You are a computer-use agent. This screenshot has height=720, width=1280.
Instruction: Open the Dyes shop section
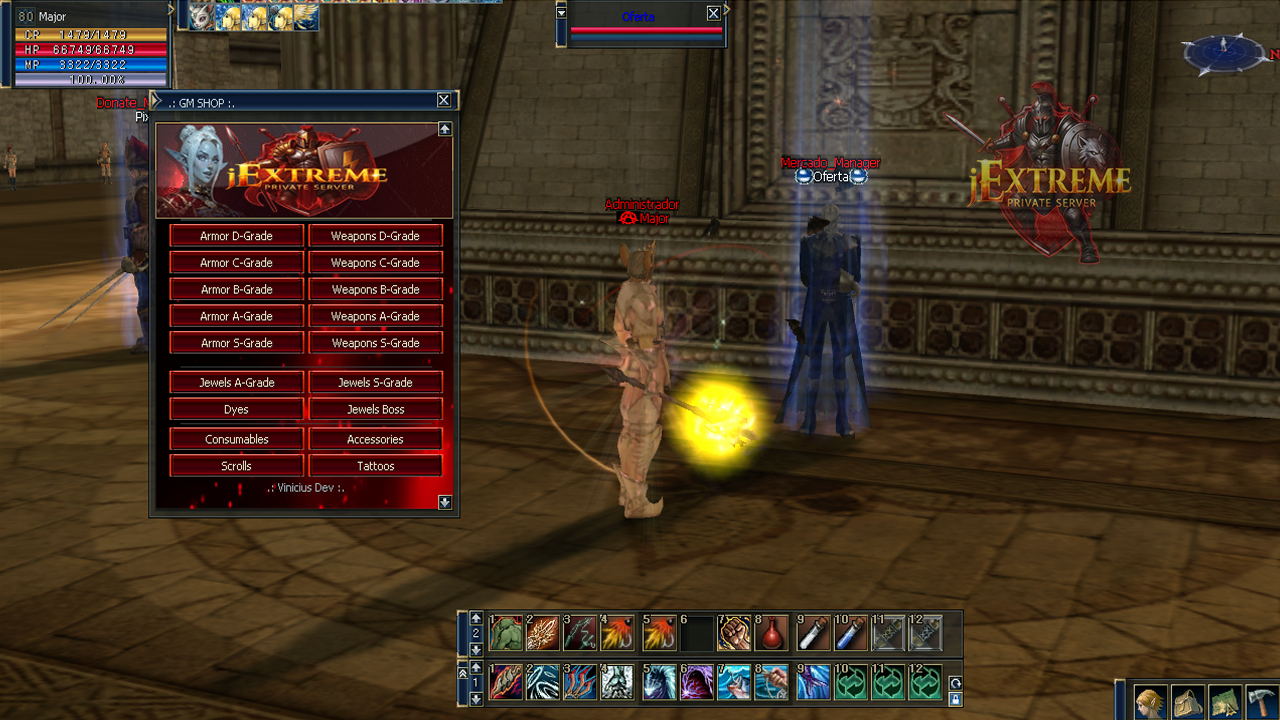[x=236, y=409]
